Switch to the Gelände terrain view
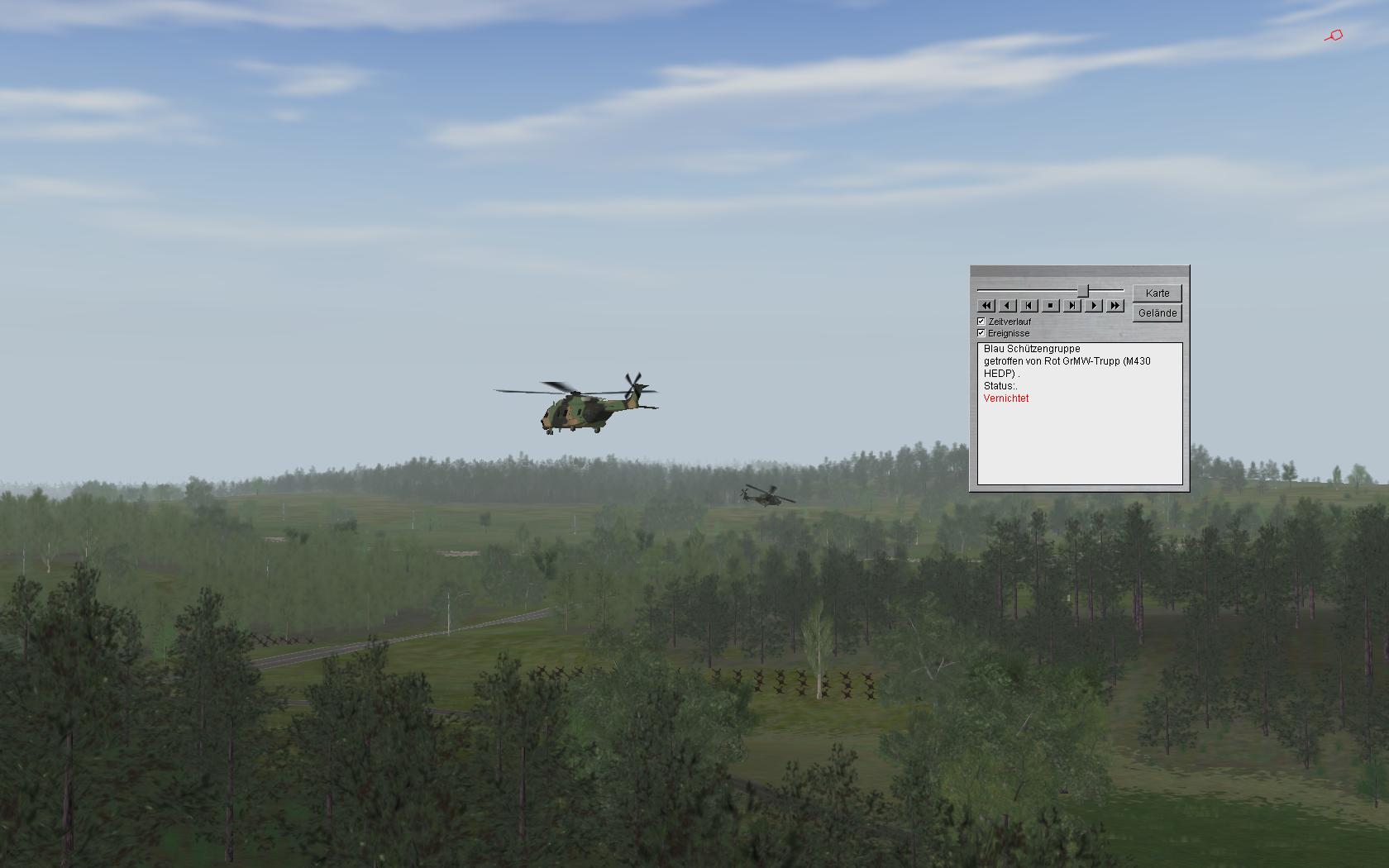Viewport: 1389px width, 868px height. click(x=1157, y=313)
